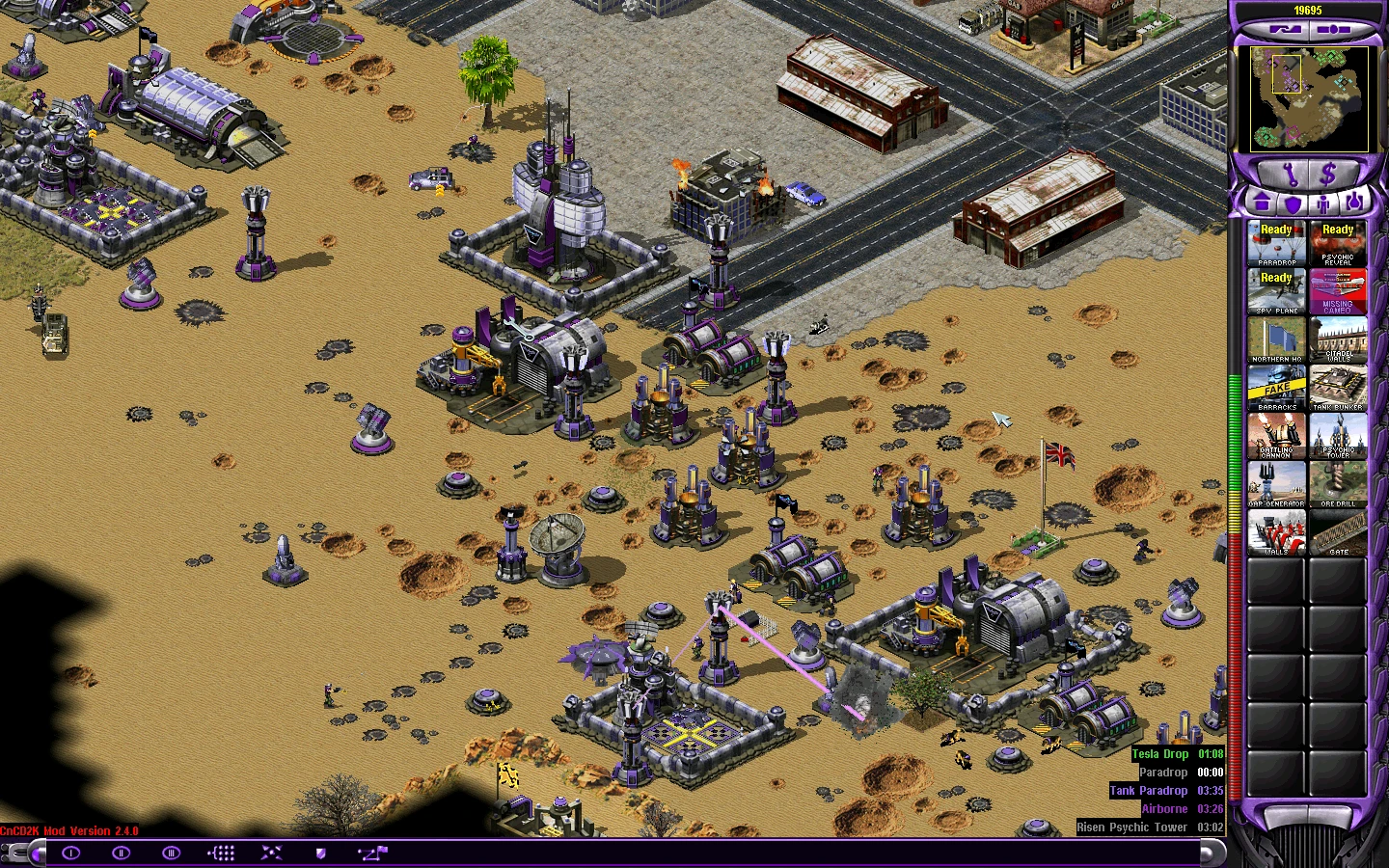Select the Ore Drill icon
The image size is (1389, 868).
[1338, 484]
